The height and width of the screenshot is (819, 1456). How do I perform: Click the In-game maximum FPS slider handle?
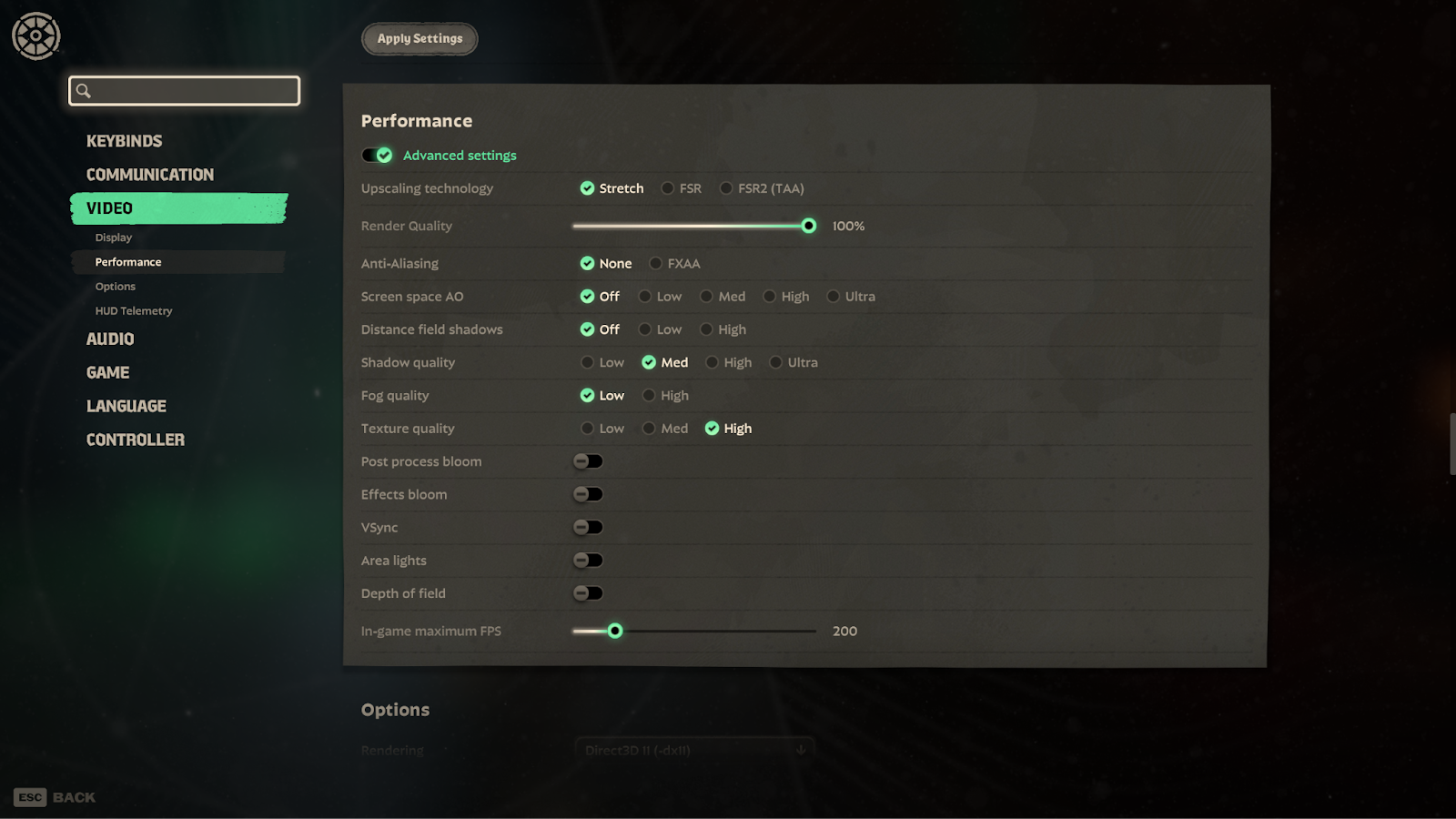pos(615,631)
